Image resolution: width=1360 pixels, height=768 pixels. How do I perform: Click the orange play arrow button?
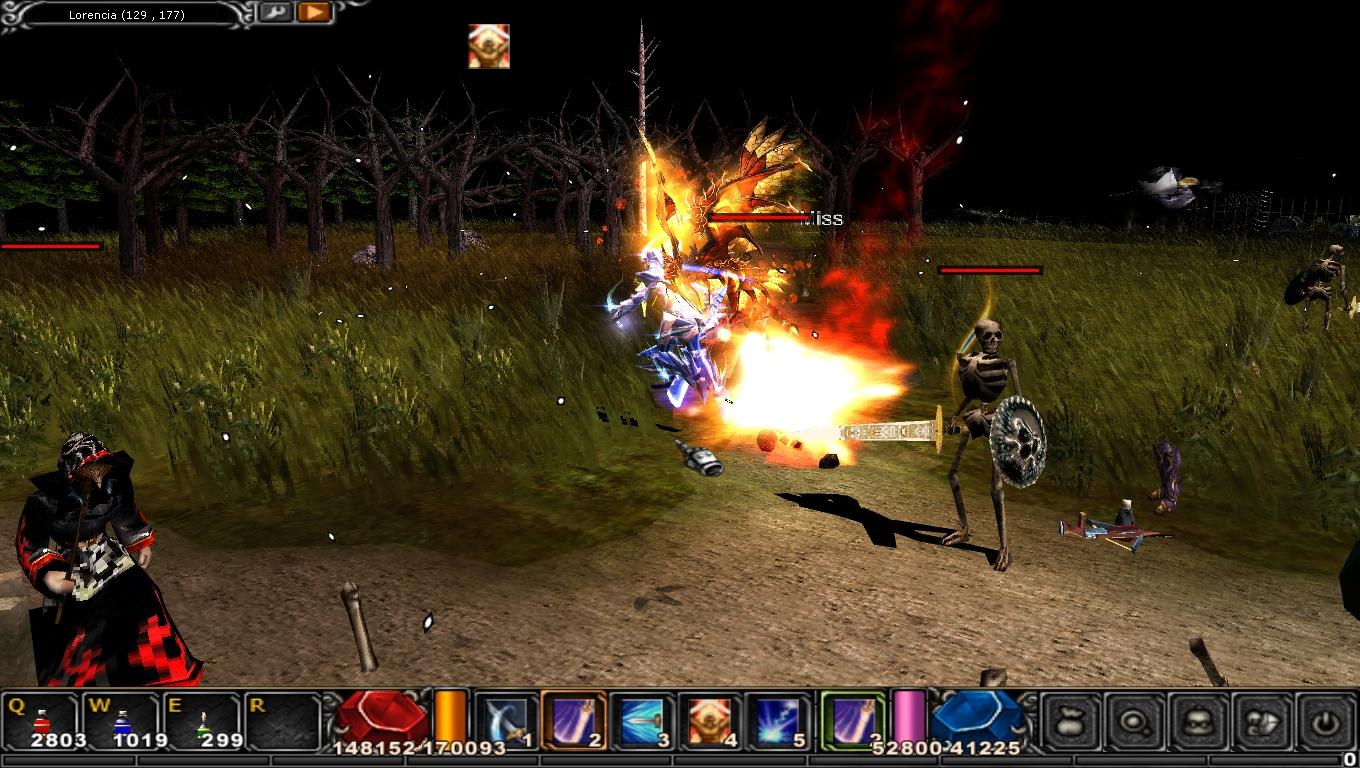click(x=314, y=13)
